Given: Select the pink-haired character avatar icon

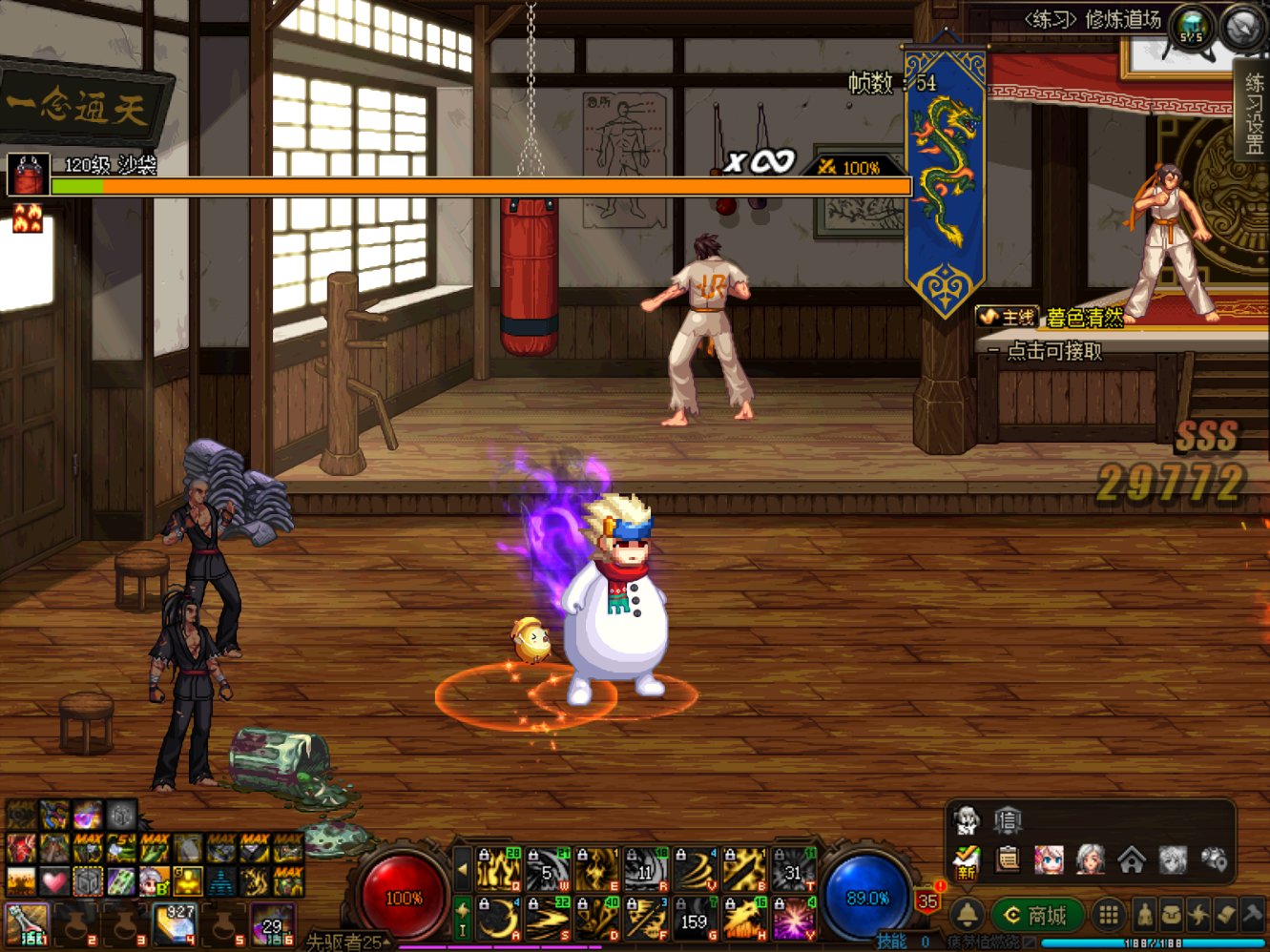Looking at the screenshot, I should click(1049, 859).
